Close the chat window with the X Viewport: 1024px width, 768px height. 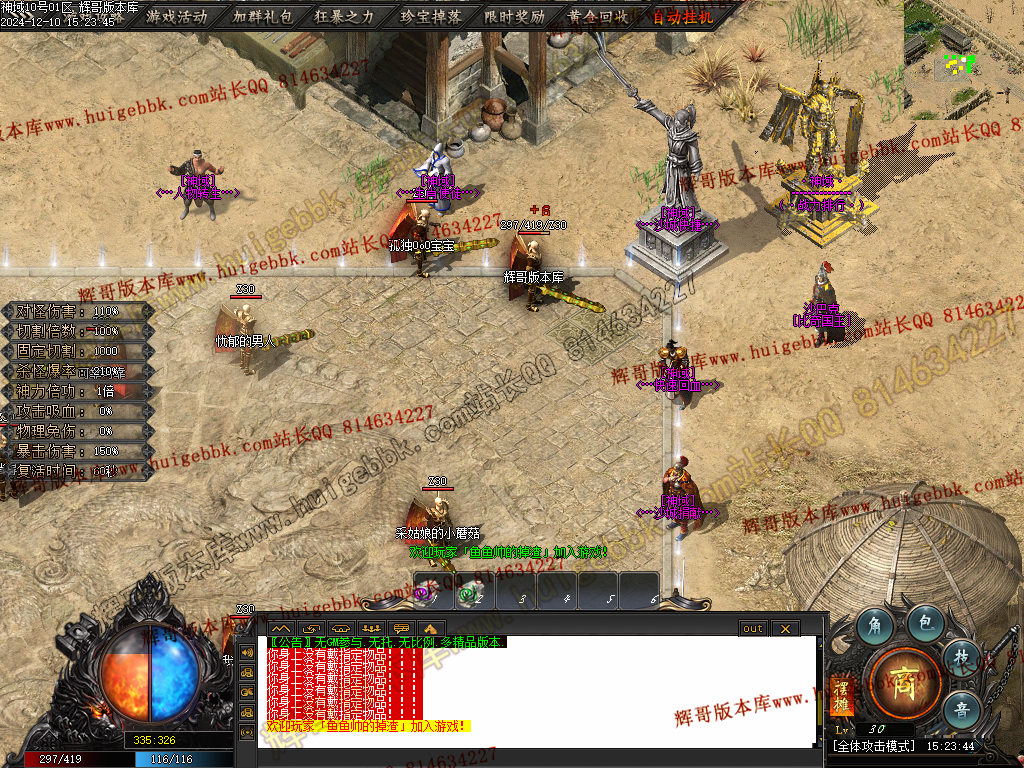click(x=785, y=628)
